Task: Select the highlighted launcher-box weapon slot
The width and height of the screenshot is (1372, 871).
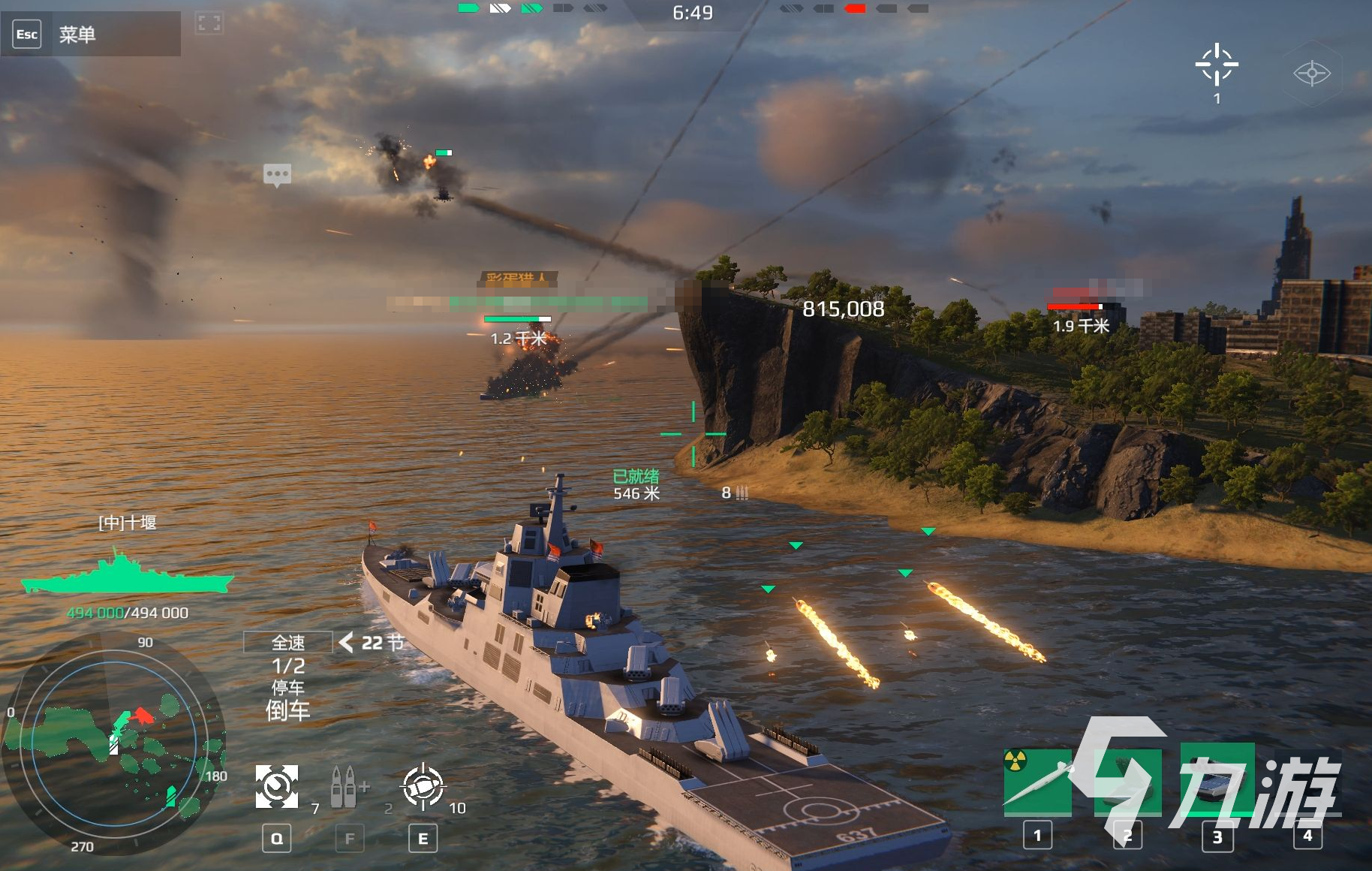Action: tap(1217, 781)
